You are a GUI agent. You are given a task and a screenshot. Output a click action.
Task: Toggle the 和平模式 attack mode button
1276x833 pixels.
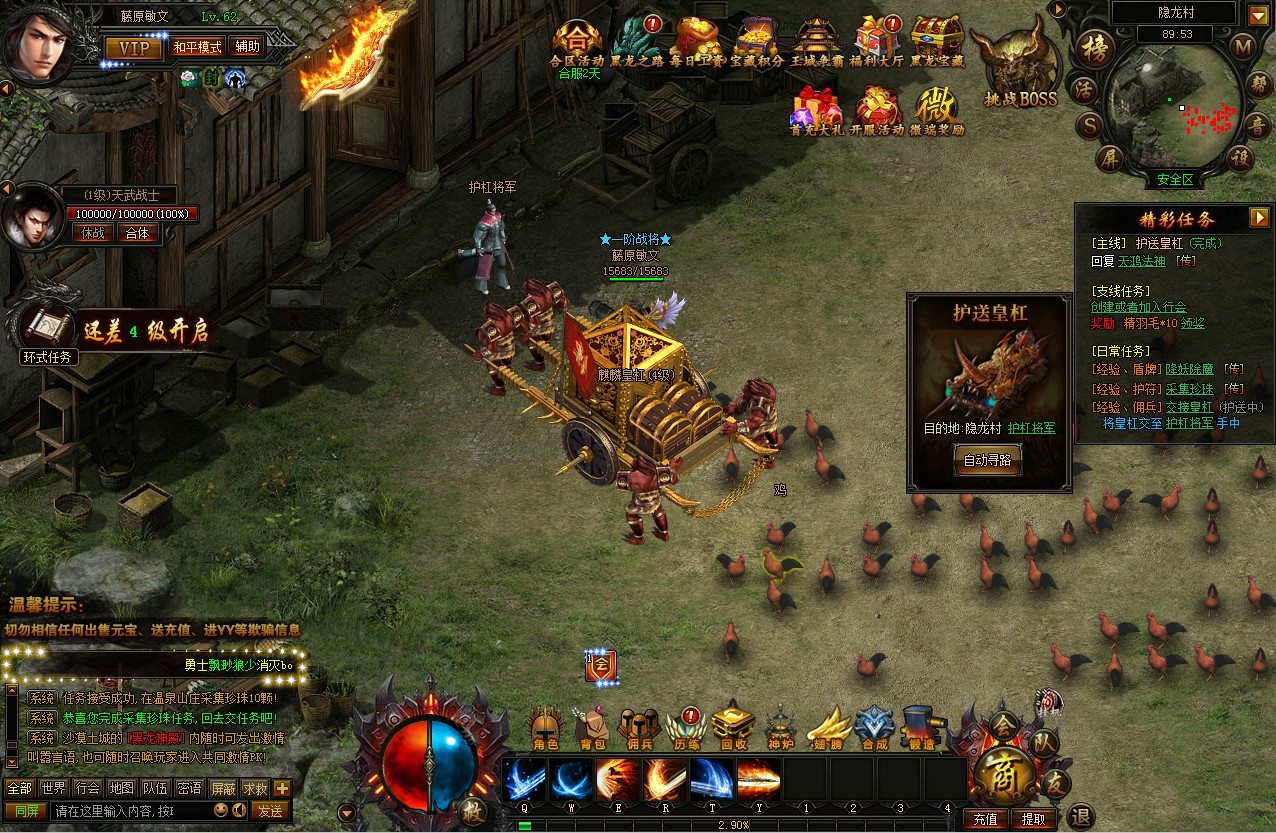[x=197, y=48]
